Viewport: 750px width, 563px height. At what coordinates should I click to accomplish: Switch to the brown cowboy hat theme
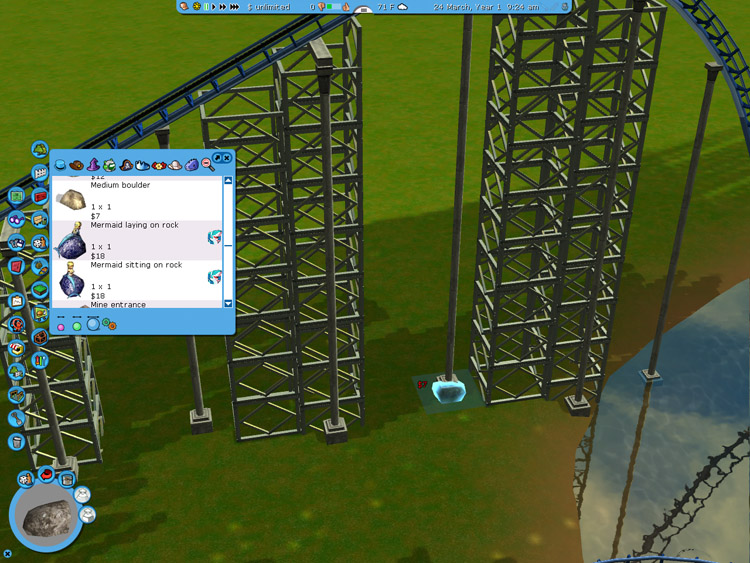click(77, 164)
